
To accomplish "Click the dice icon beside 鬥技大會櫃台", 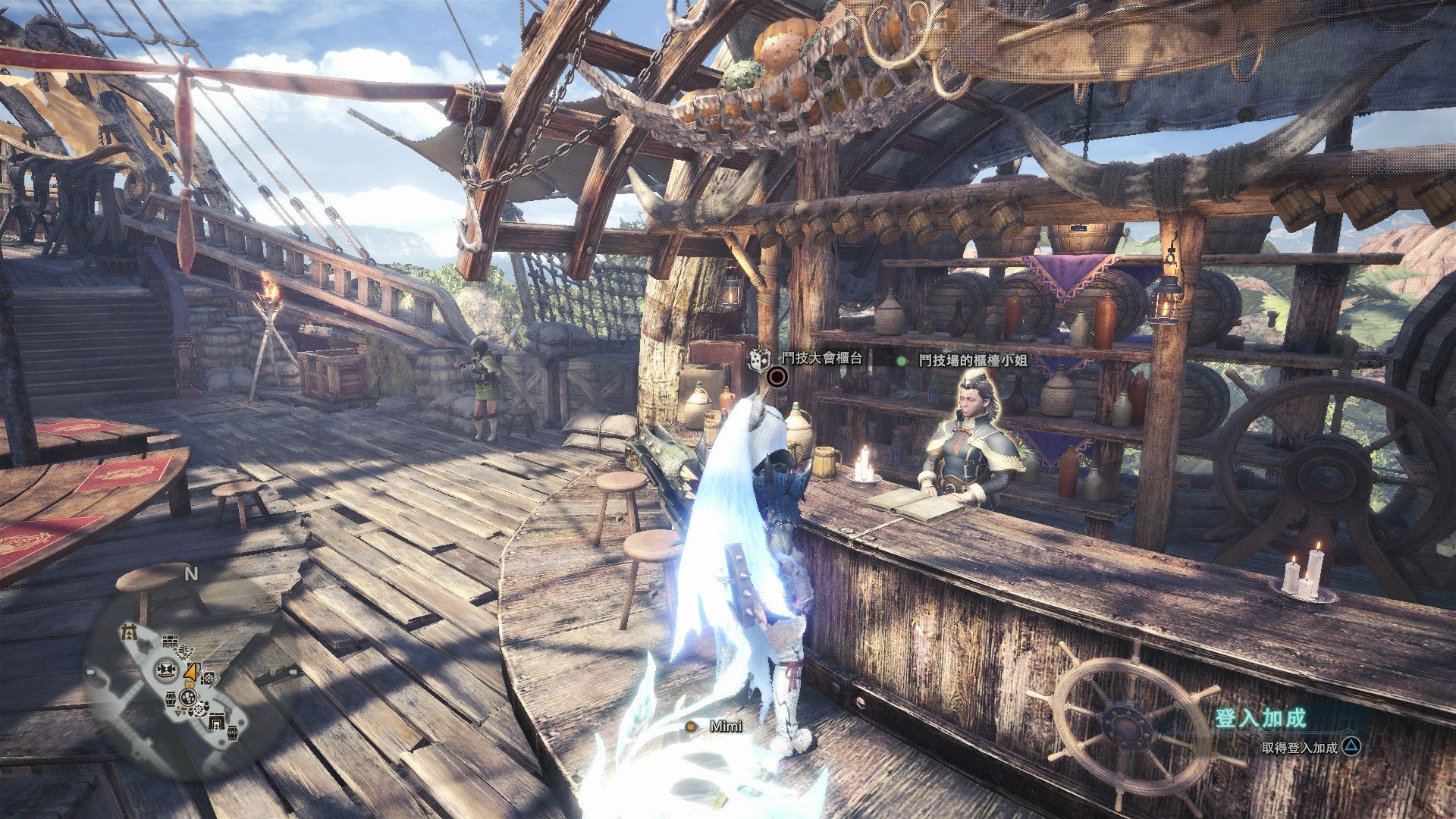I will [758, 359].
